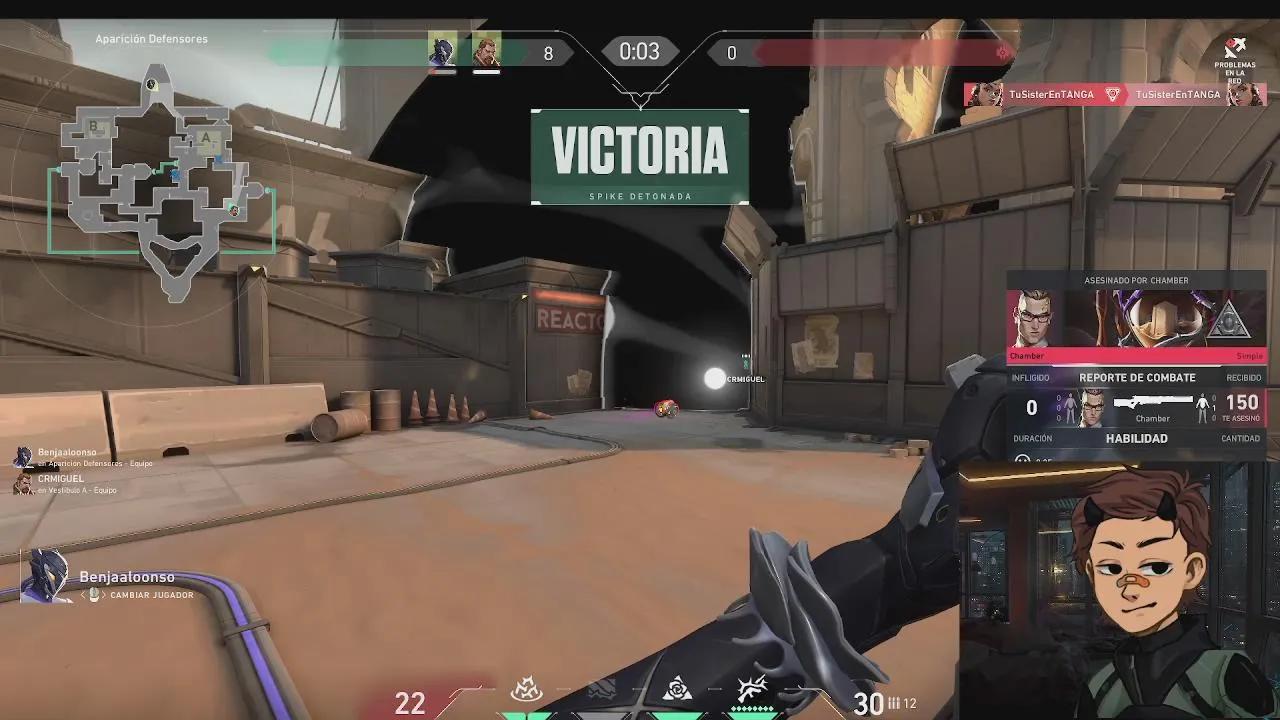Select the Prowler ability icon
Image resolution: width=1280 pixels, height=720 pixels.
pyautogui.click(x=527, y=688)
